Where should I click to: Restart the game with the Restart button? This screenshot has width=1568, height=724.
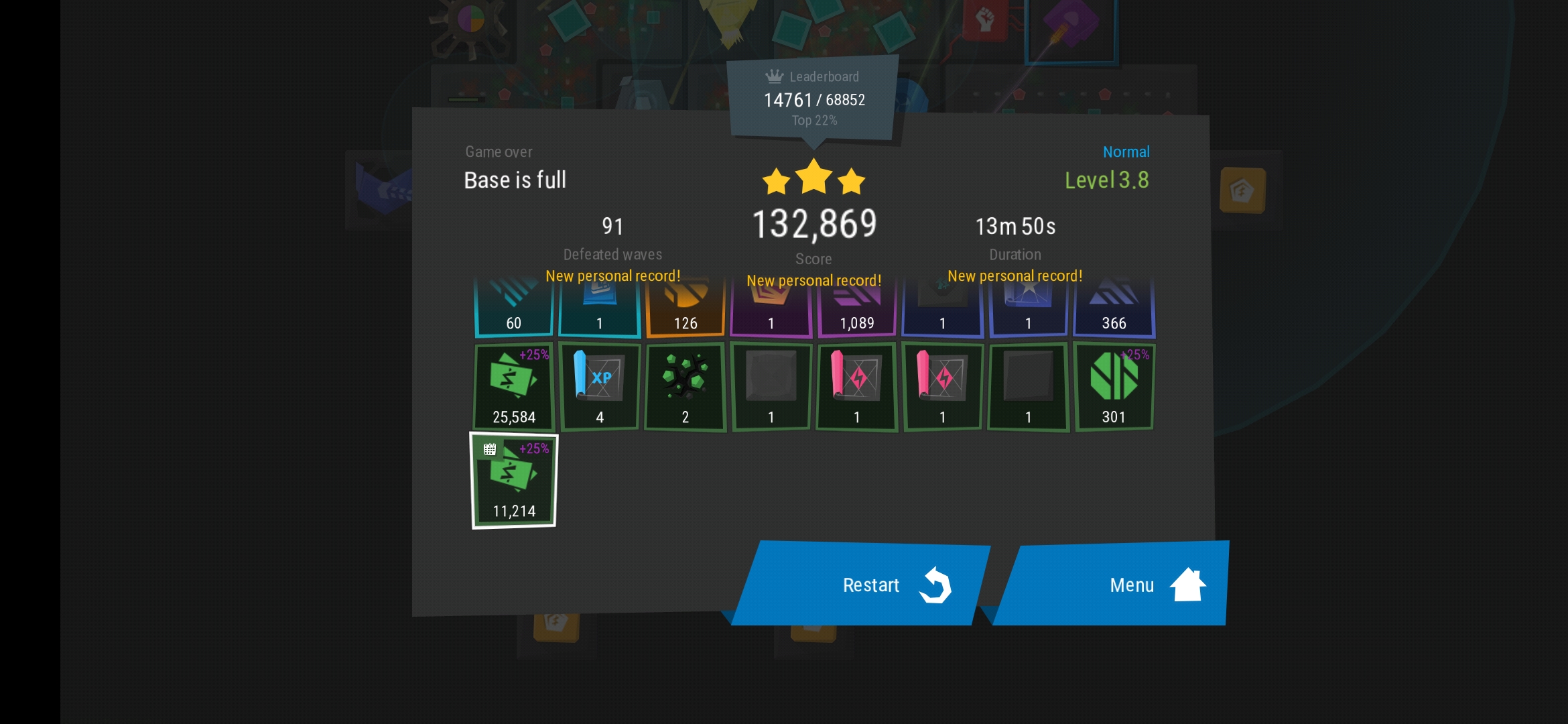[861, 584]
